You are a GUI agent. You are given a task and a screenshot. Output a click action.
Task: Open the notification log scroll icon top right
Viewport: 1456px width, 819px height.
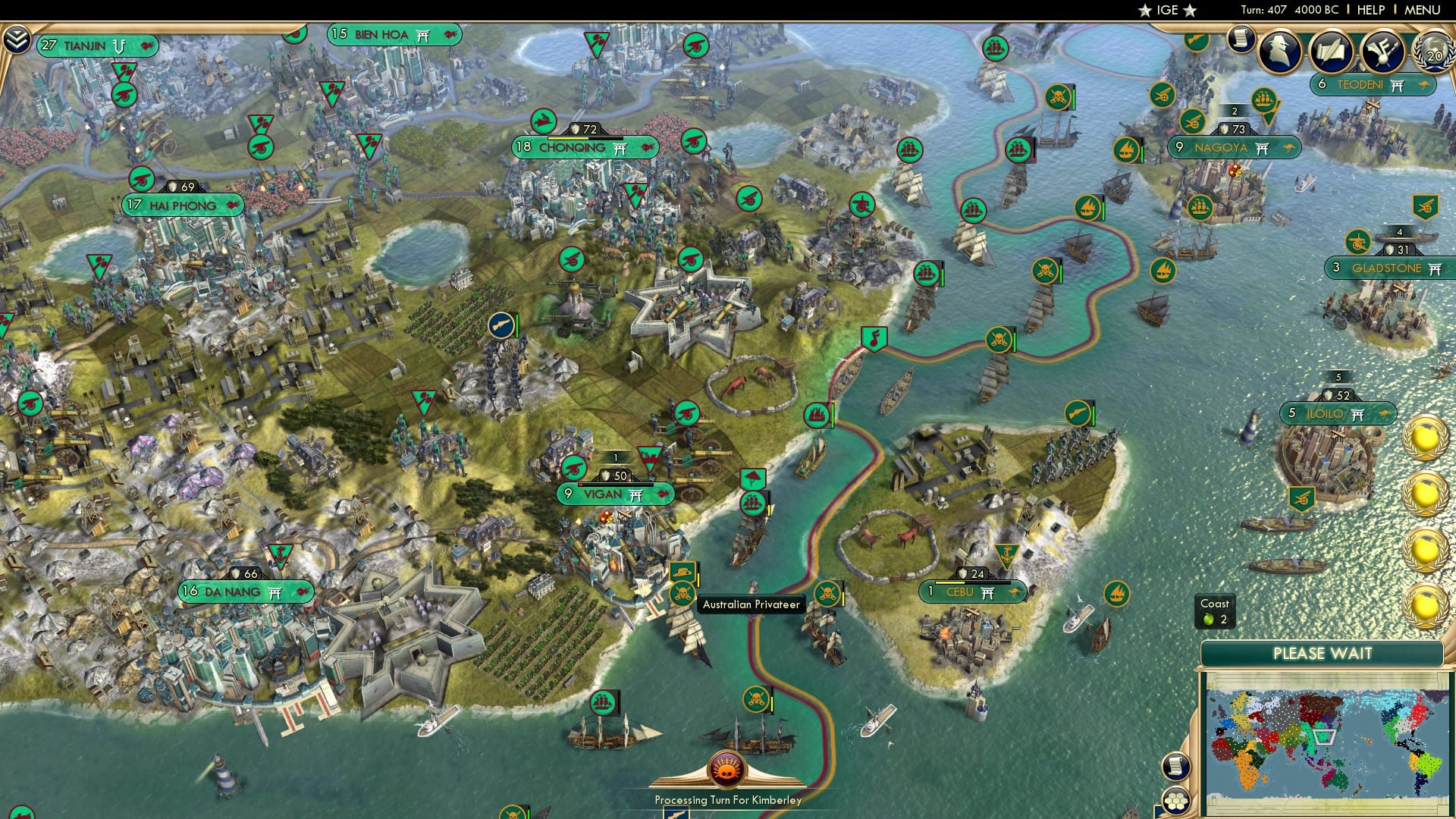1241,38
